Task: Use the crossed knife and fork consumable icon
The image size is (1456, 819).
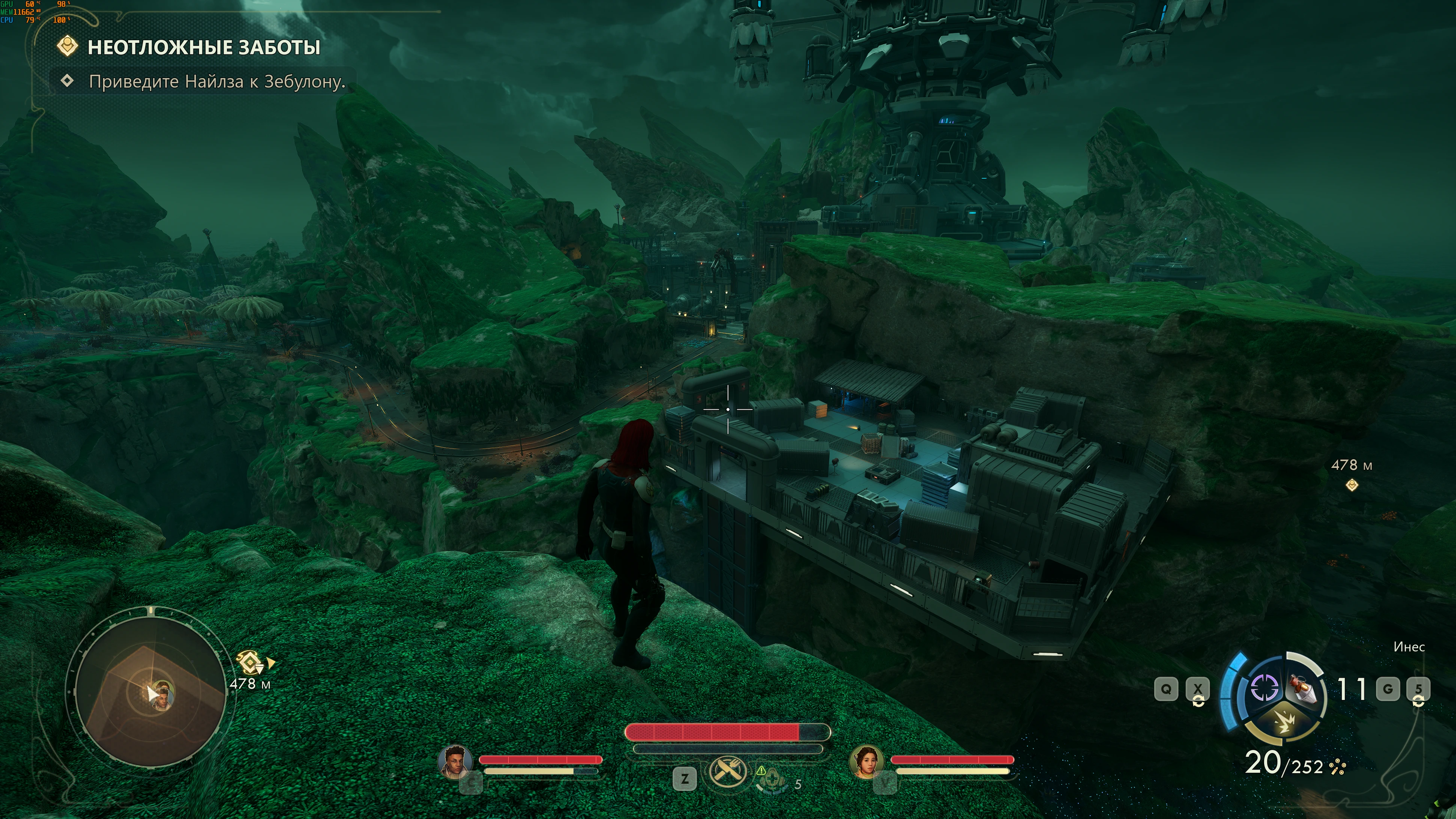Action: click(727, 772)
